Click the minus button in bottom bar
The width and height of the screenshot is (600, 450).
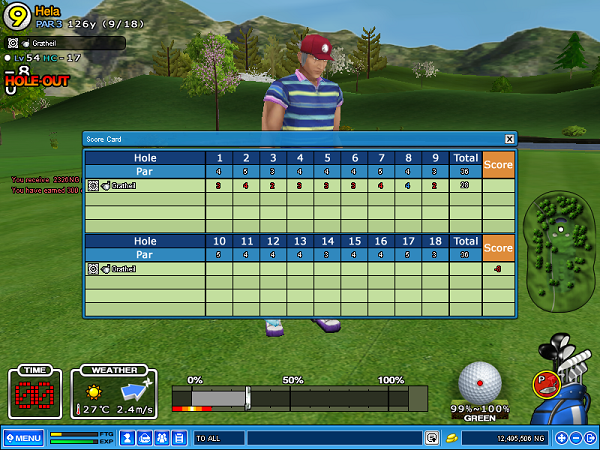pos(576,438)
